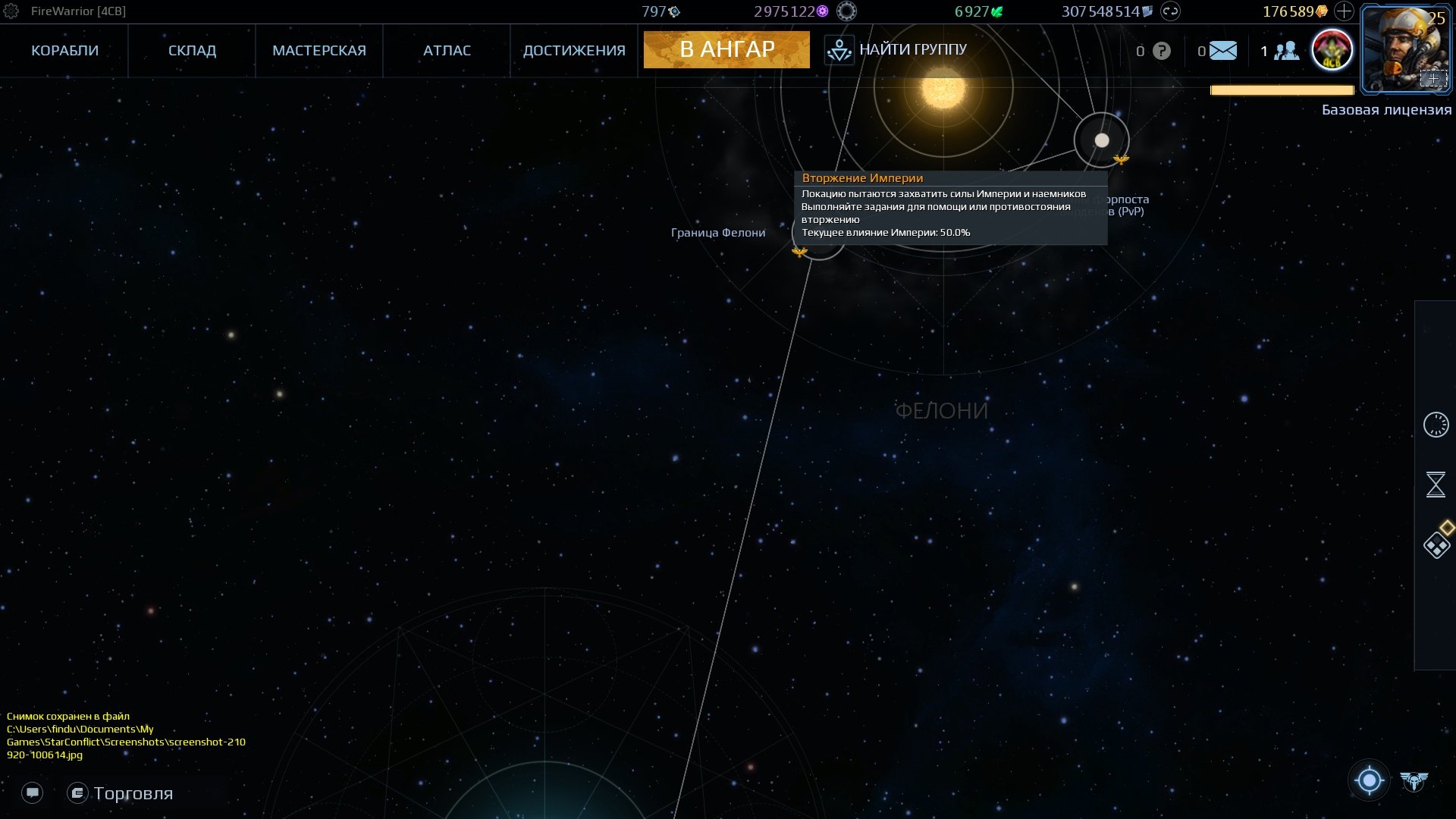Select the АТЛАС tab
The height and width of the screenshot is (819, 1456).
click(x=447, y=51)
